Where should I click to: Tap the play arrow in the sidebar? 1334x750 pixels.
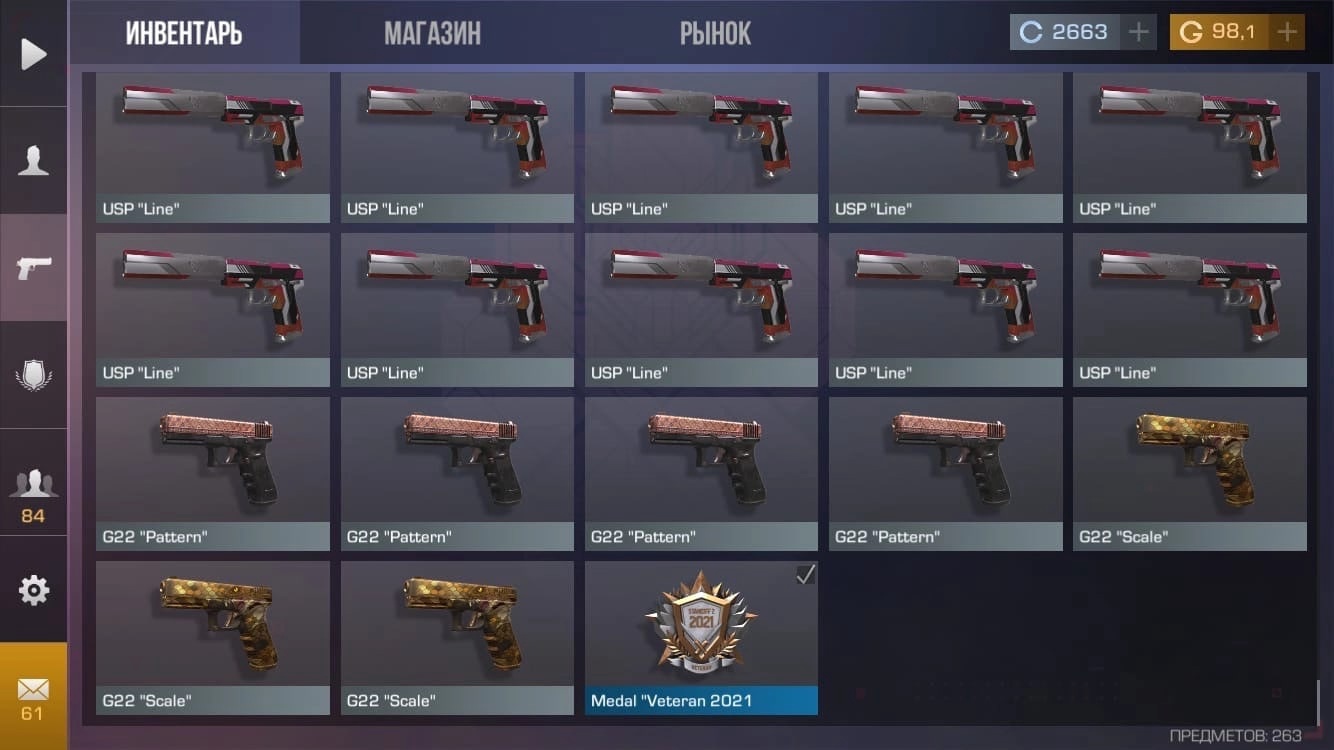34,53
